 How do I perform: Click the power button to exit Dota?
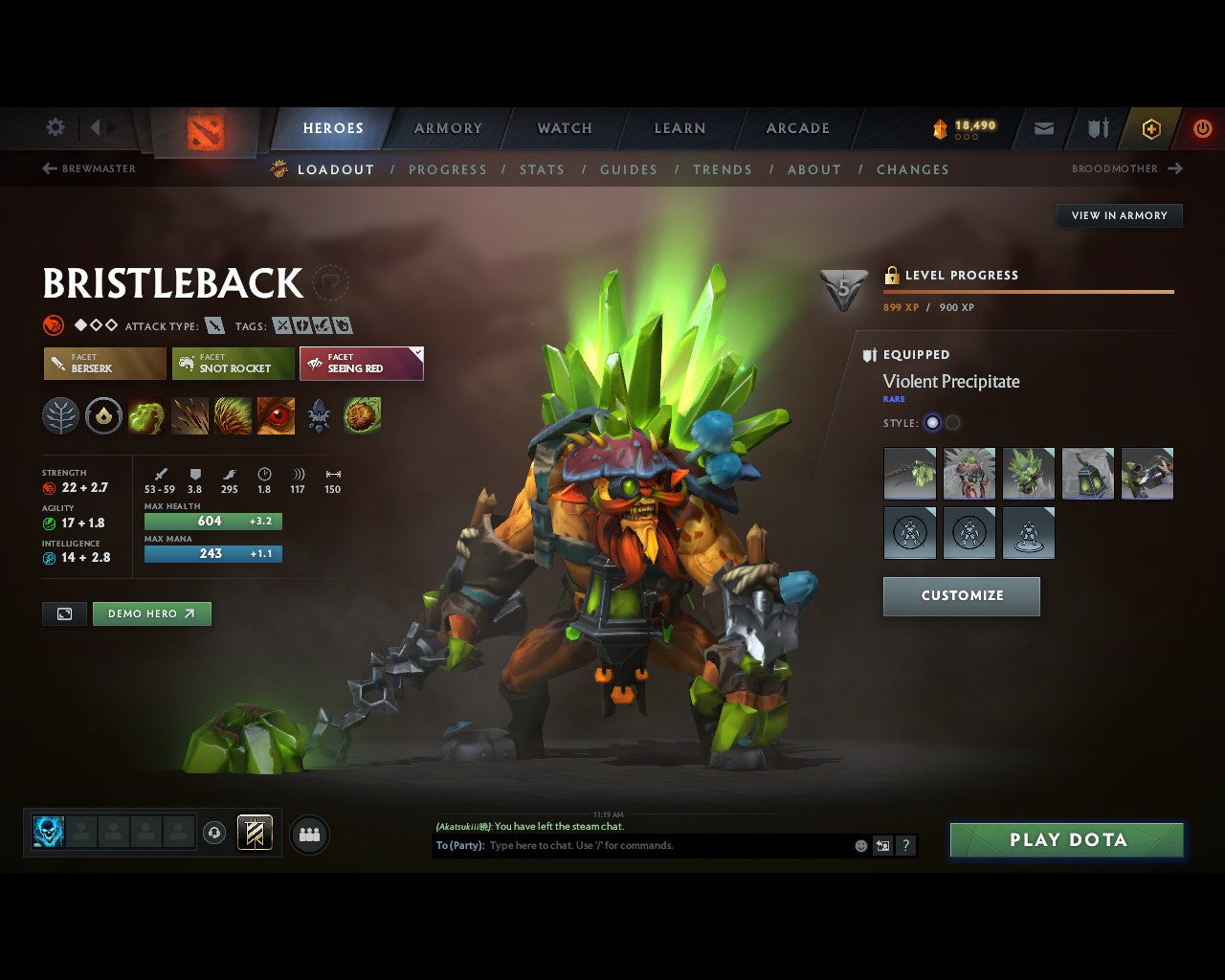tap(1203, 128)
